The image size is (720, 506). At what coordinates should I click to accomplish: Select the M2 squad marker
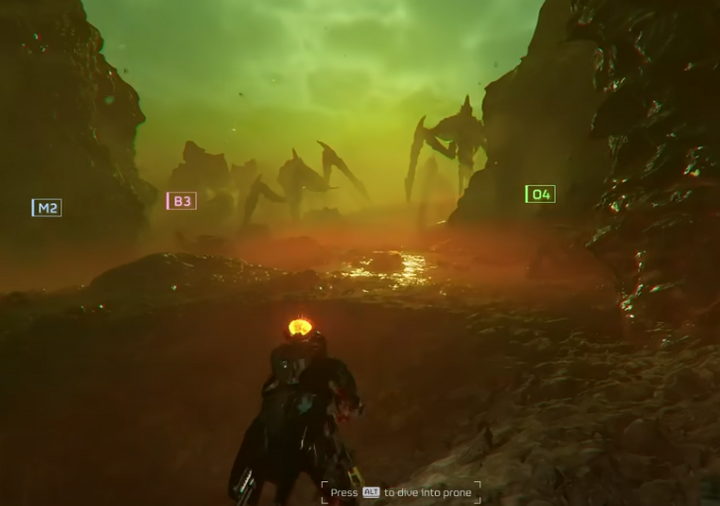(46, 208)
